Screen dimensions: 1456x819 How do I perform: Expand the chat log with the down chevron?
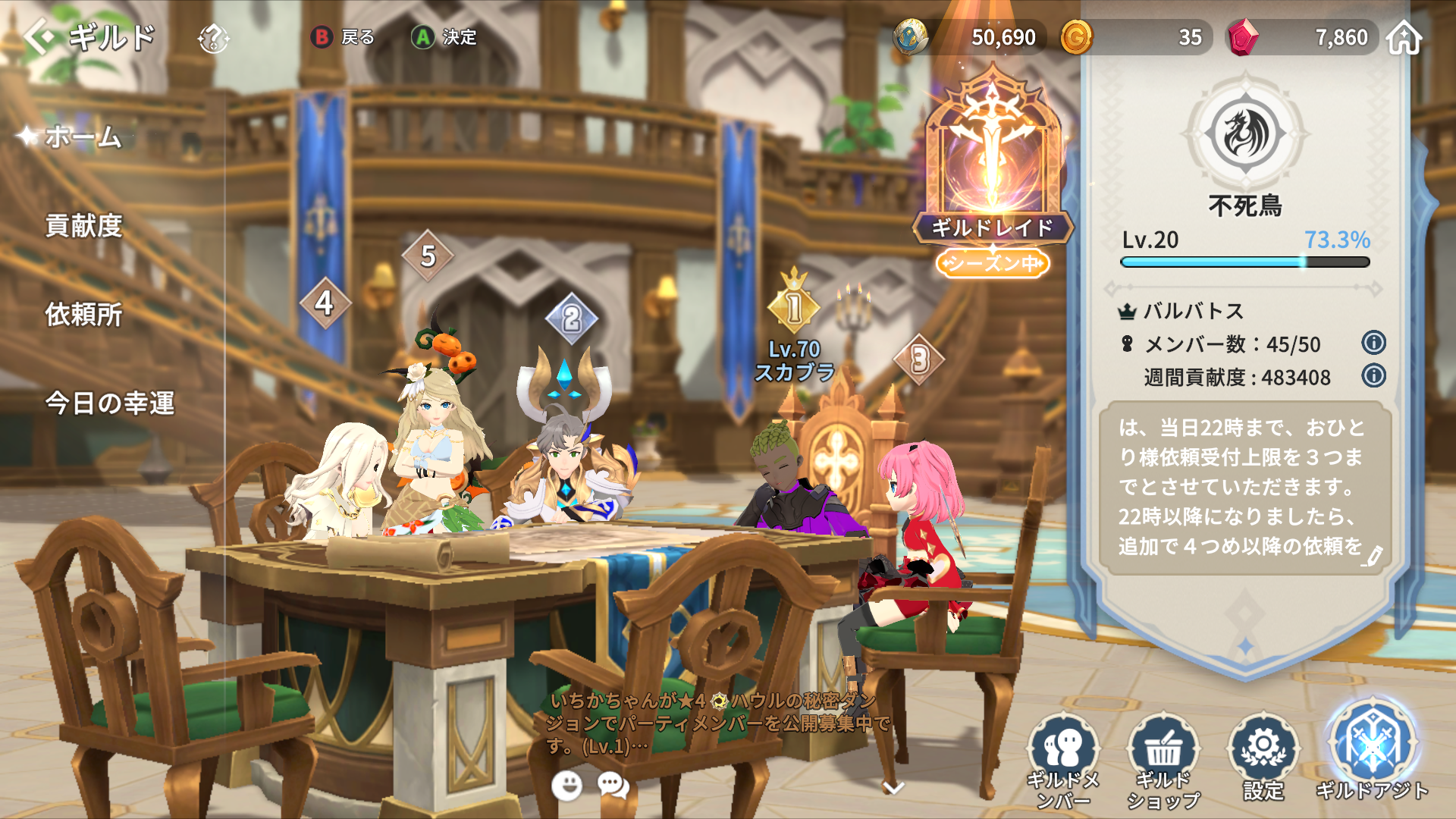tap(894, 788)
